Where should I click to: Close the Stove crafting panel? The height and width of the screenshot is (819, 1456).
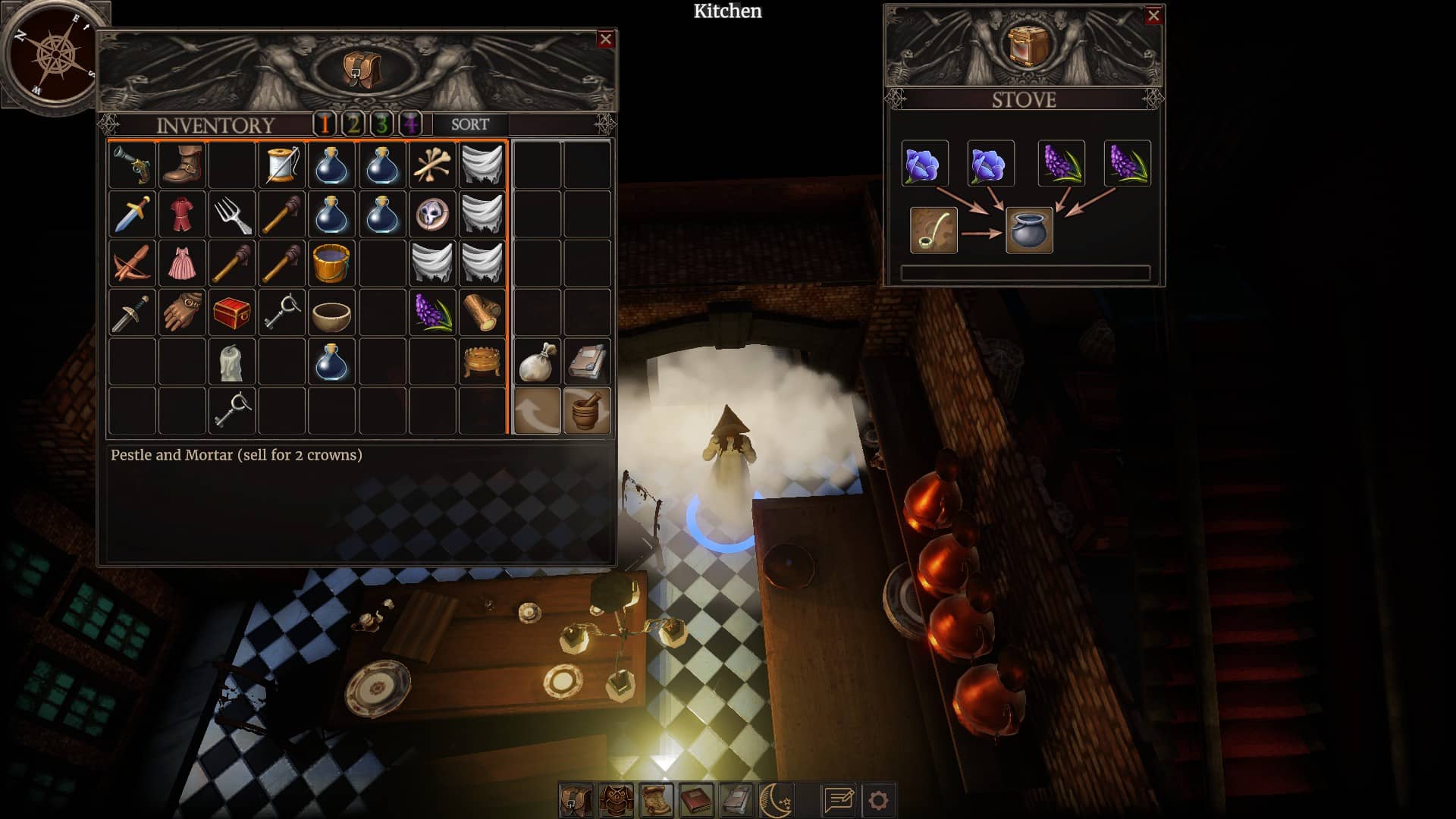(x=1153, y=15)
